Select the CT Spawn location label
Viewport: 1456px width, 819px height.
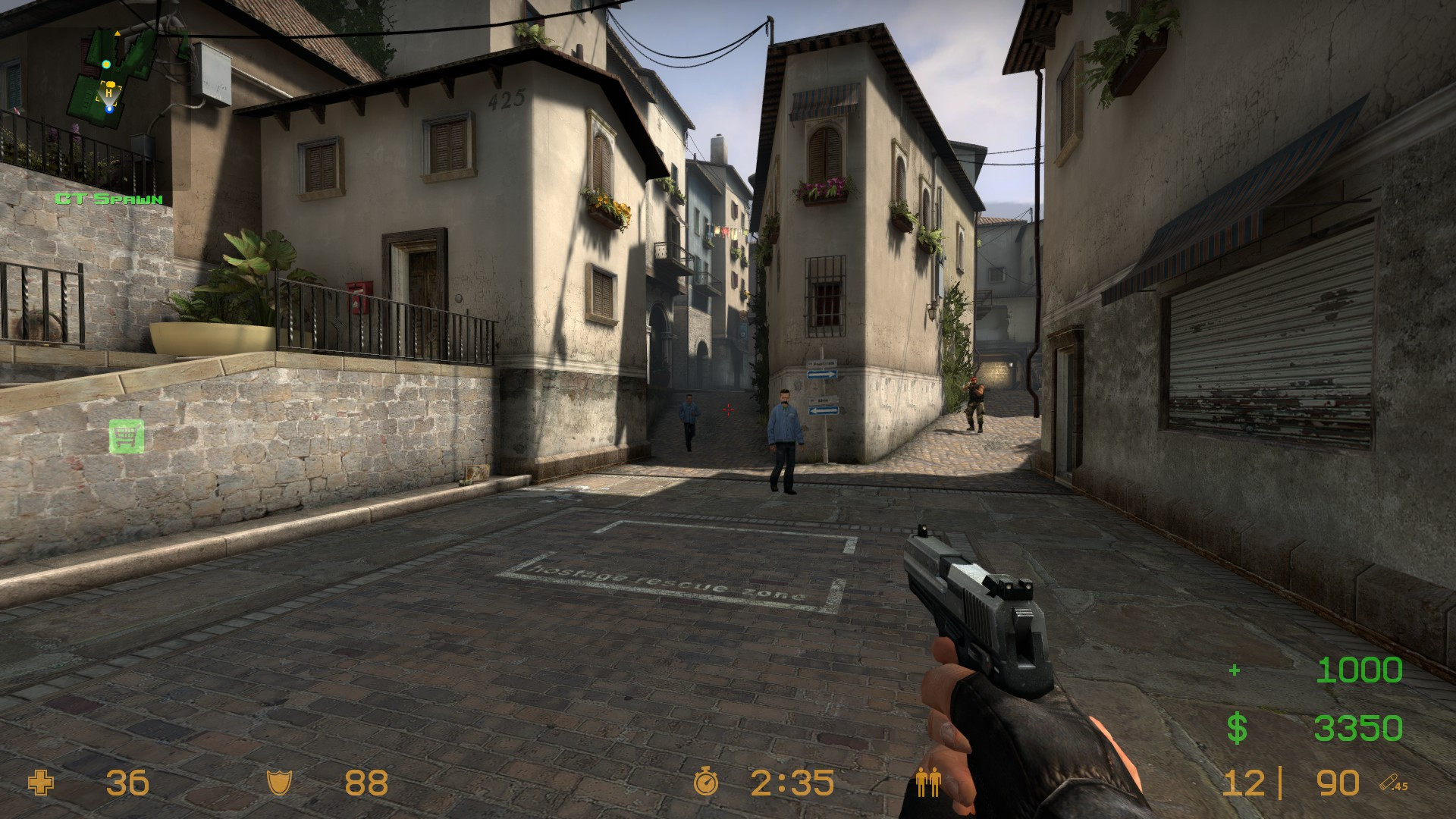click(108, 199)
